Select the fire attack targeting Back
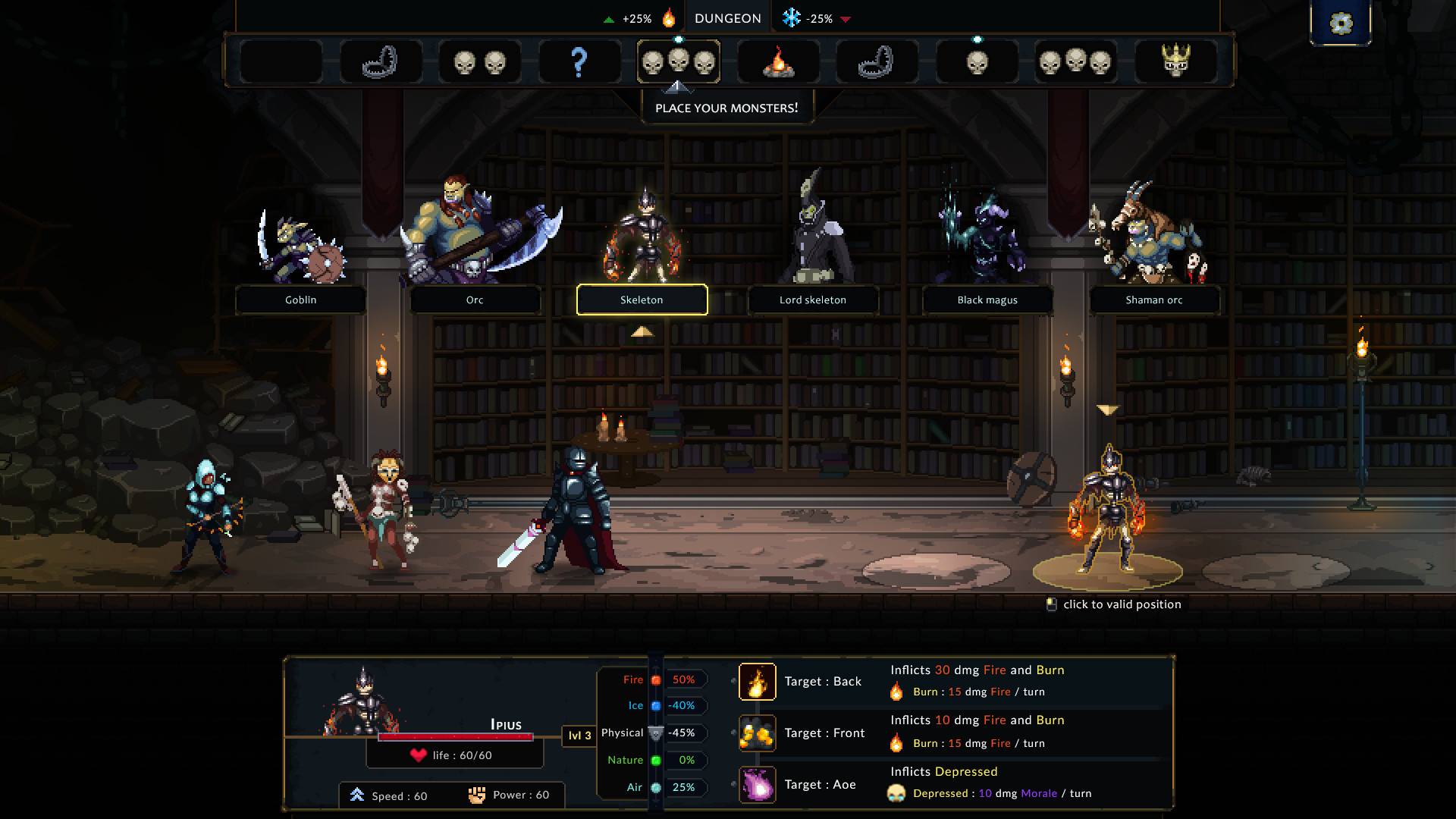 [x=757, y=681]
